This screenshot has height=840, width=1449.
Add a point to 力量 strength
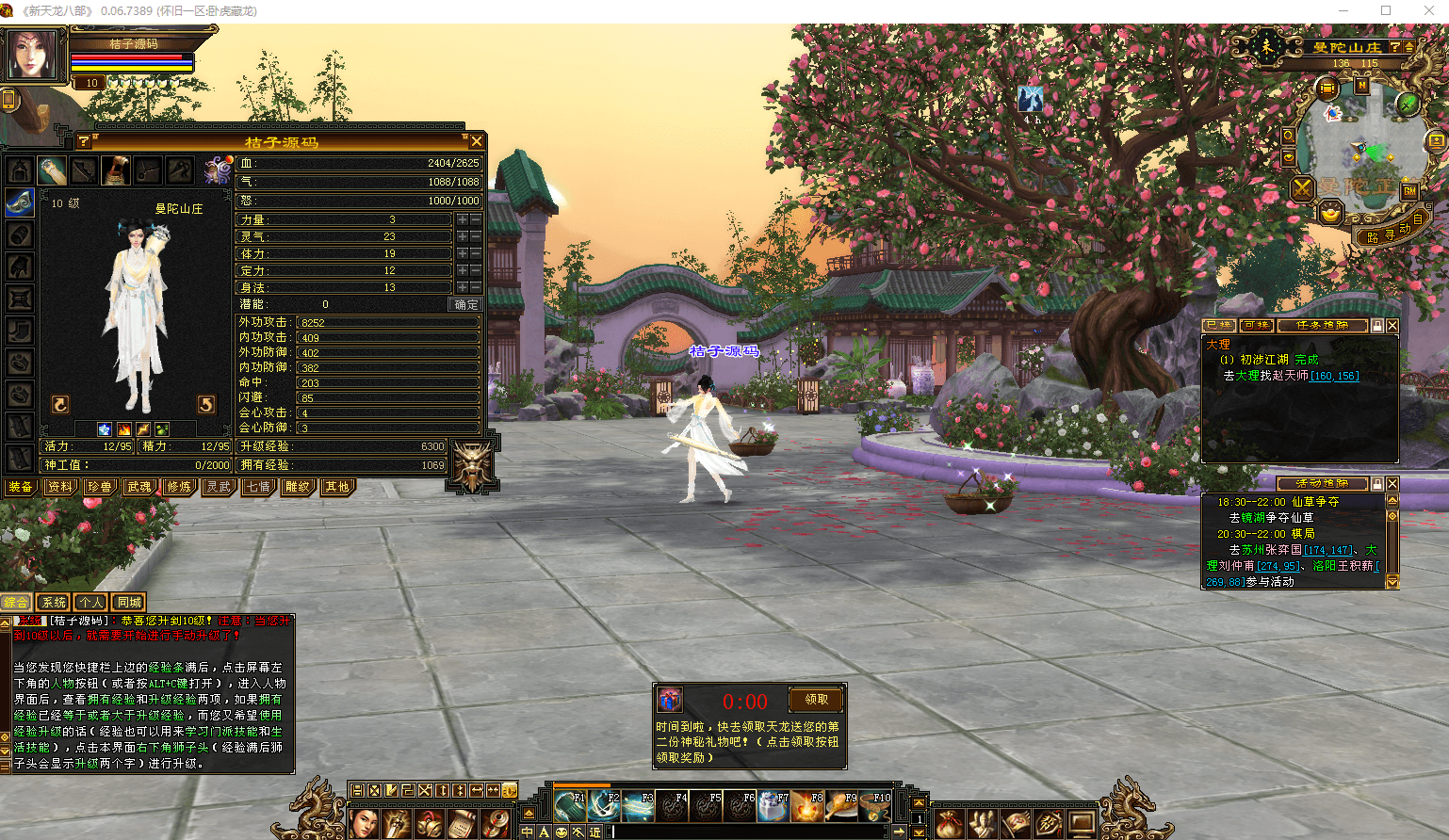click(462, 219)
